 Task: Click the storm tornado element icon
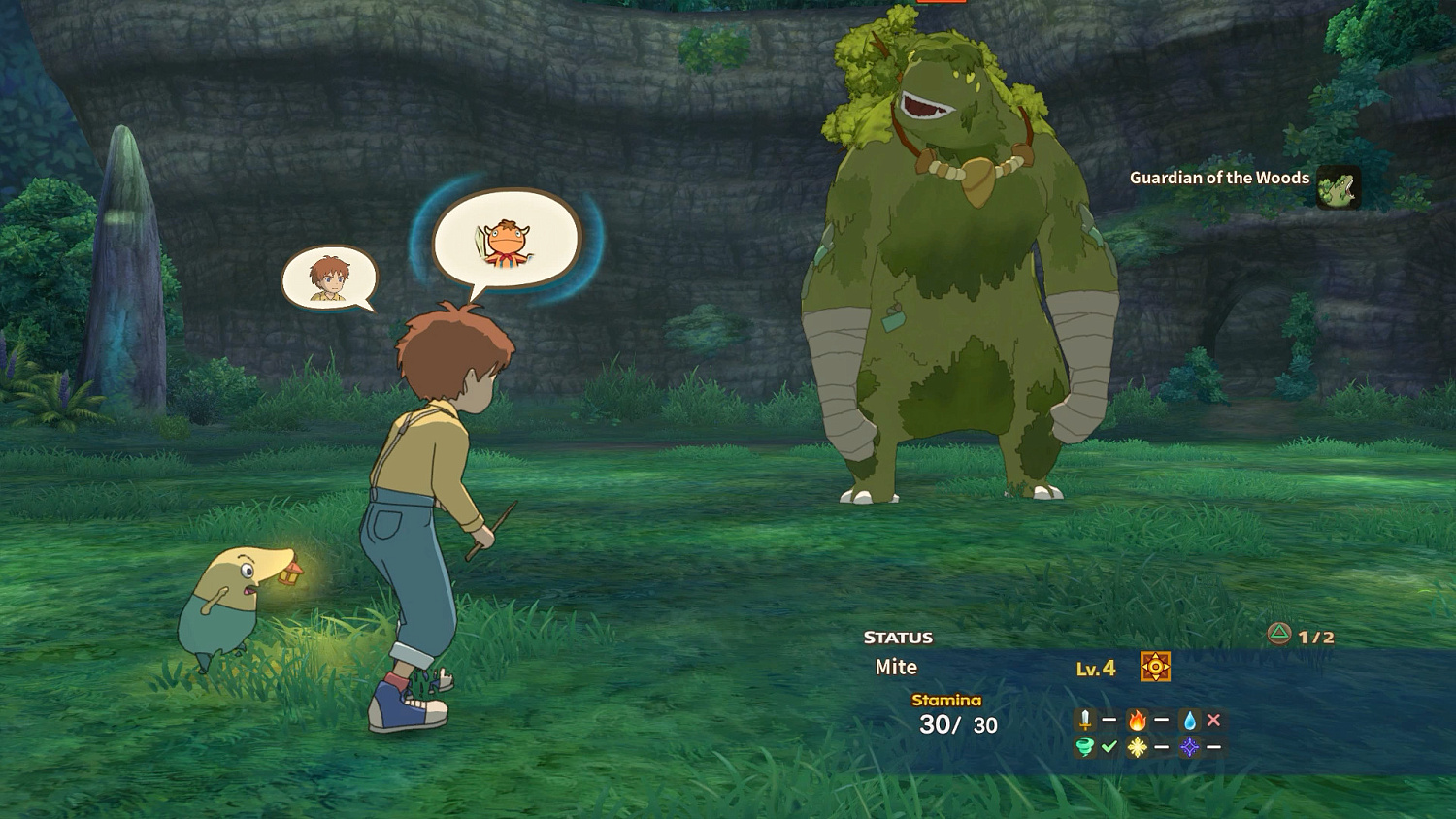tap(1084, 746)
